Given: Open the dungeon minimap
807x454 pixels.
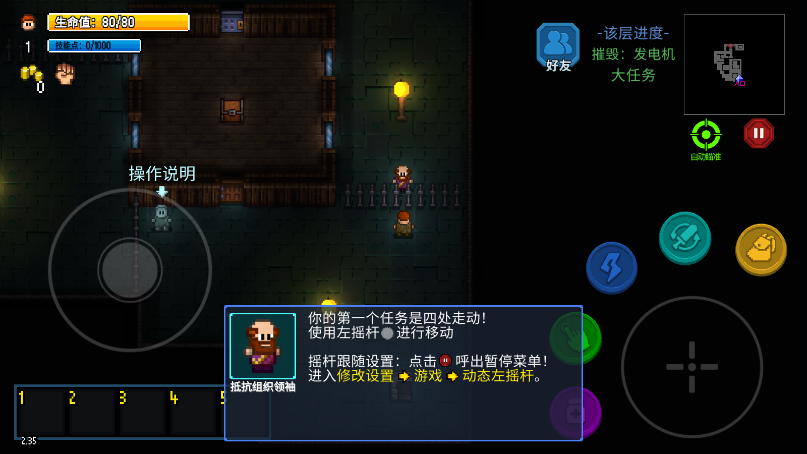Looking at the screenshot, I should [733, 64].
